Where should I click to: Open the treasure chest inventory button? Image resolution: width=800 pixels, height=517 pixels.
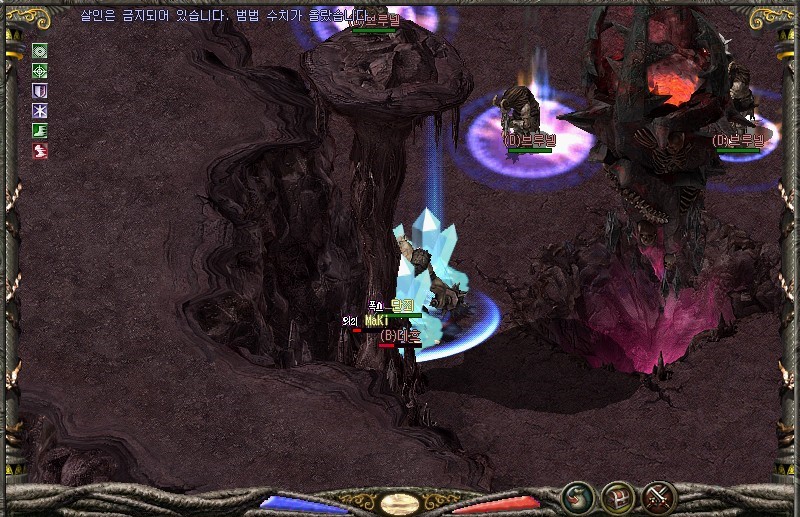(618, 497)
